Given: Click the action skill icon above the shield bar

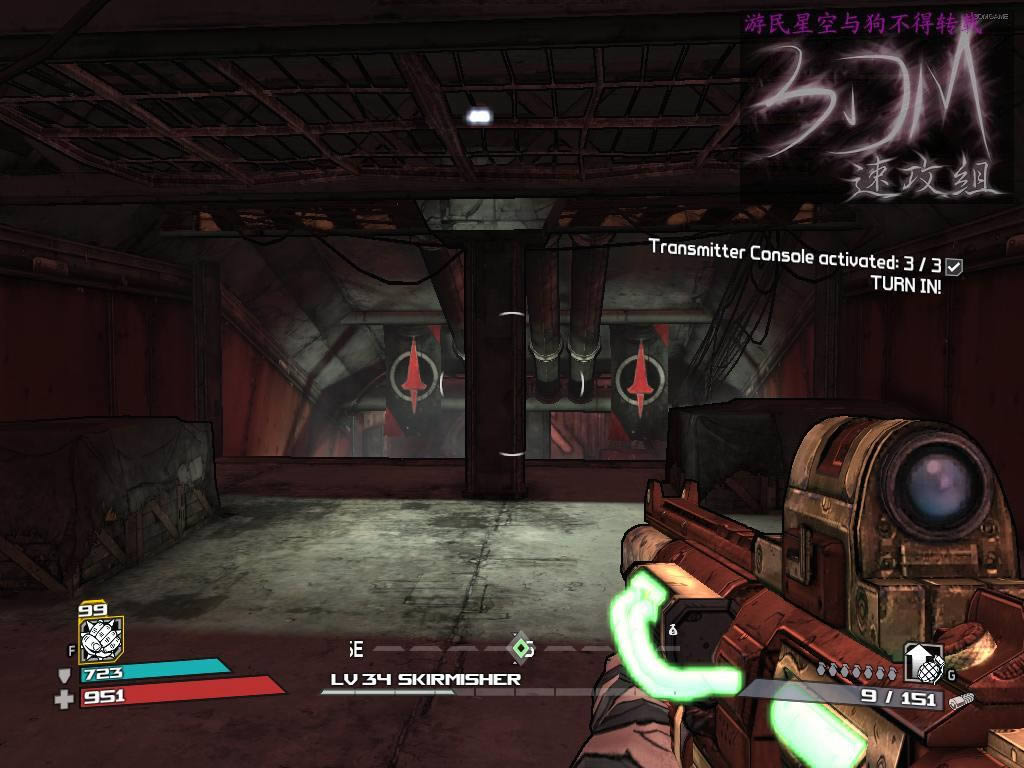Looking at the screenshot, I should point(100,637).
